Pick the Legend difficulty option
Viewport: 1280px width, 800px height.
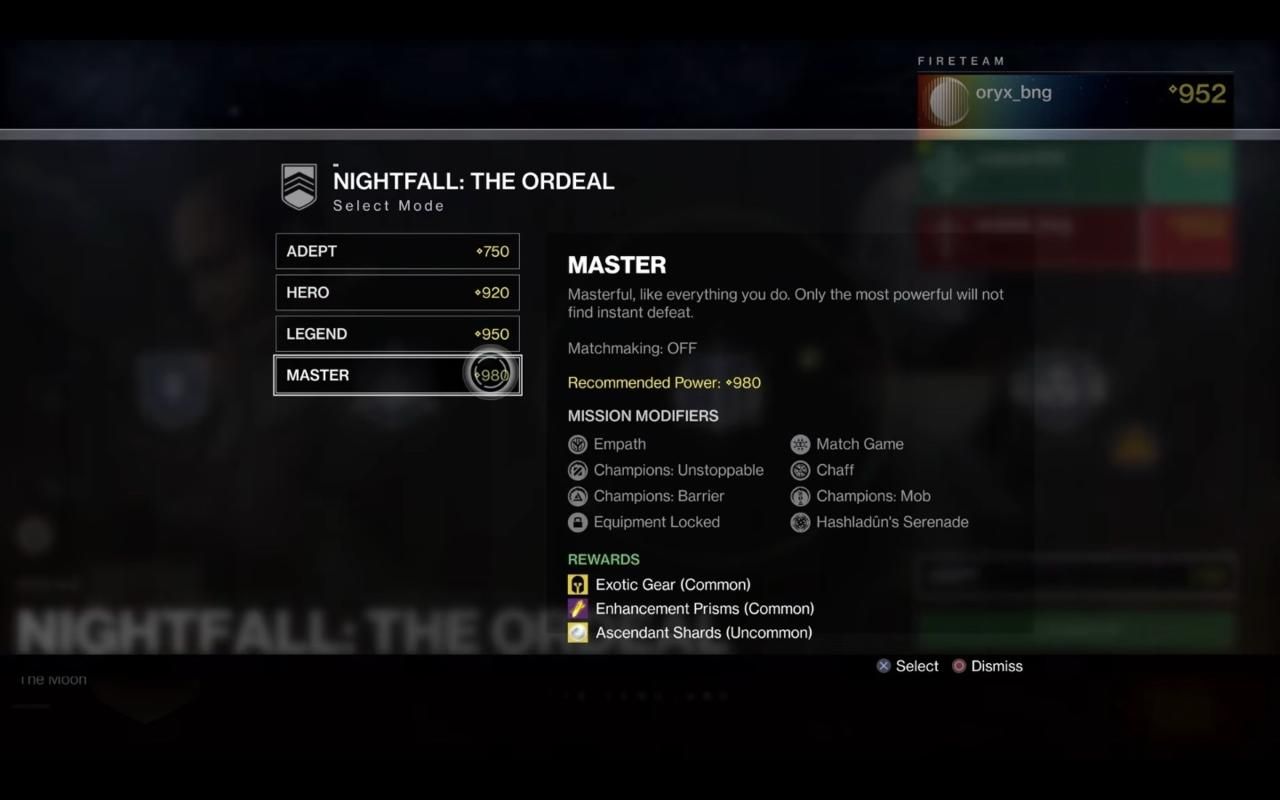click(397, 334)
